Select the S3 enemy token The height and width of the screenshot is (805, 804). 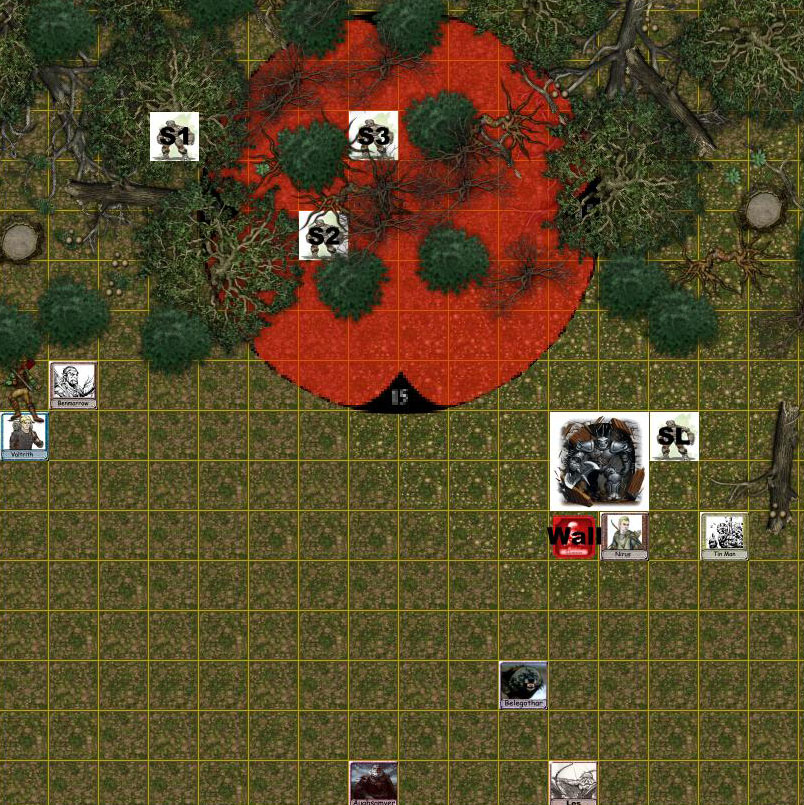[373, 136]
